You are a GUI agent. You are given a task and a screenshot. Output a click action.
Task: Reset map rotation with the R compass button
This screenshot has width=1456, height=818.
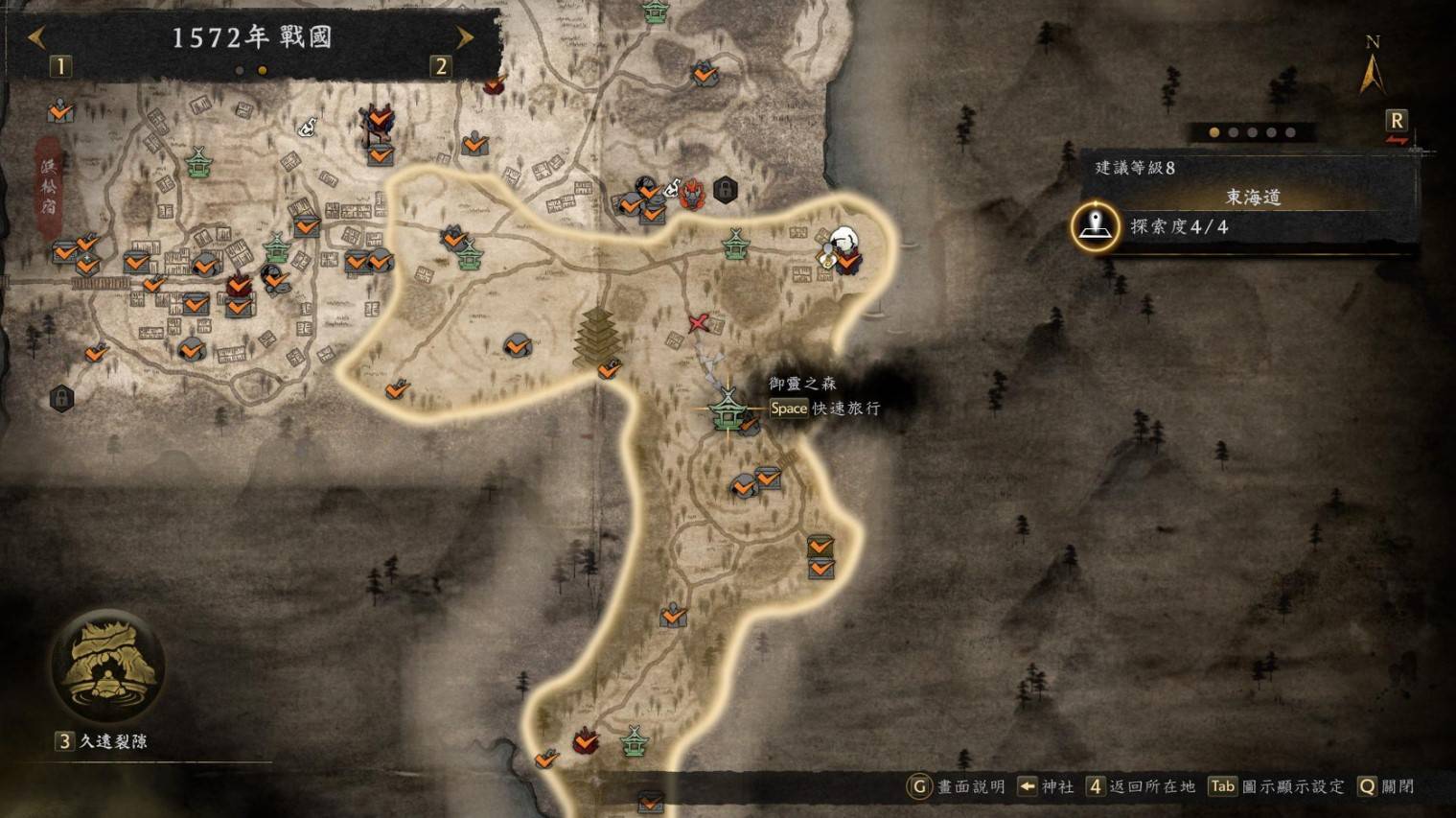(x=1396, y=122)
